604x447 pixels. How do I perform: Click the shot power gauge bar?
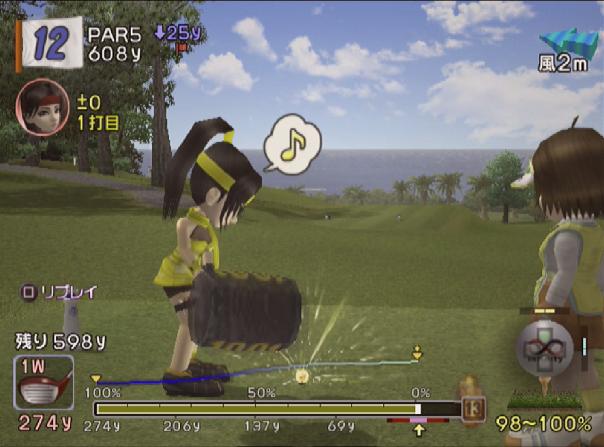tap(257, 408)
